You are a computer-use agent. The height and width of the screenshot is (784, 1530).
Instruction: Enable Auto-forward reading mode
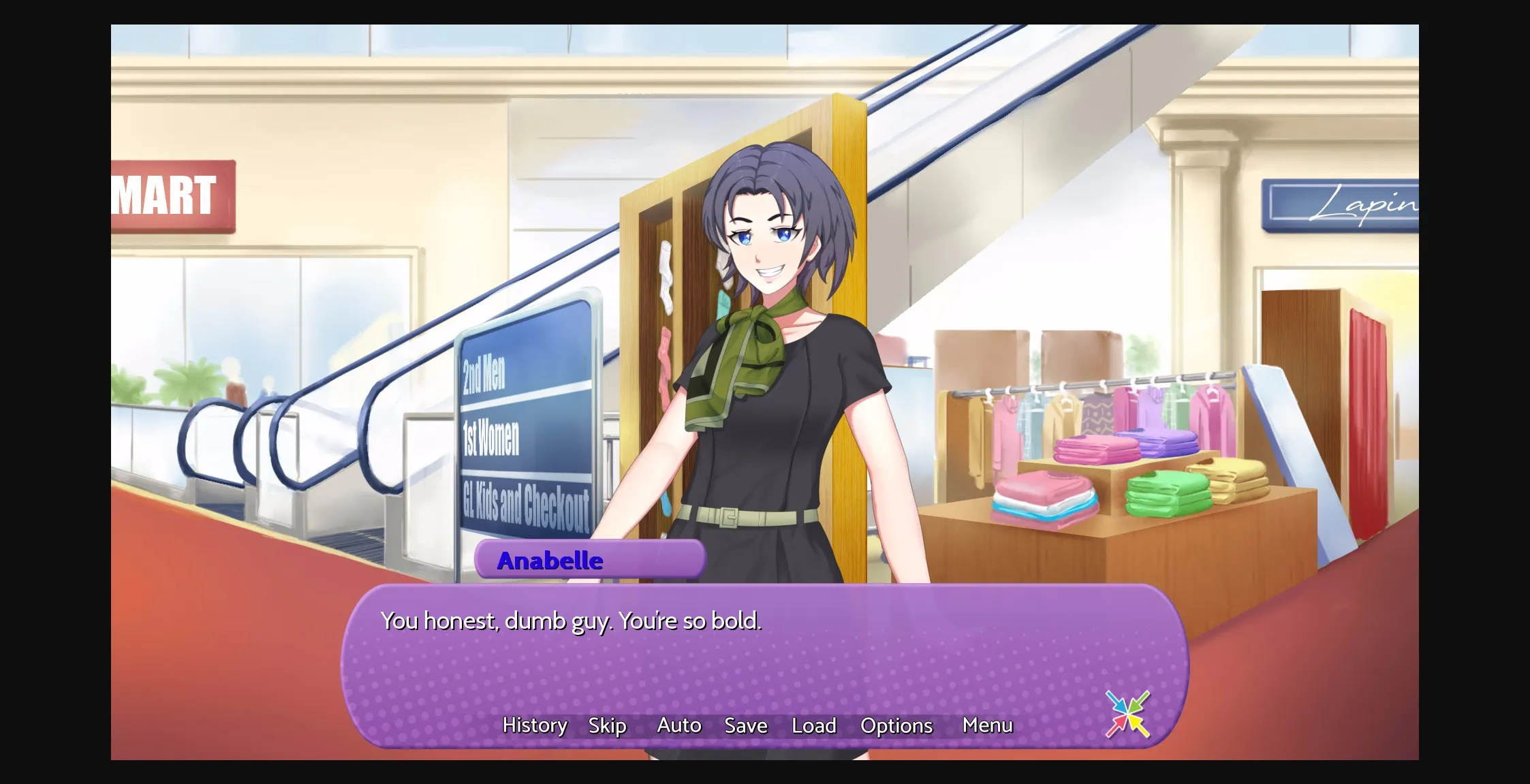(x=678, y=725)
